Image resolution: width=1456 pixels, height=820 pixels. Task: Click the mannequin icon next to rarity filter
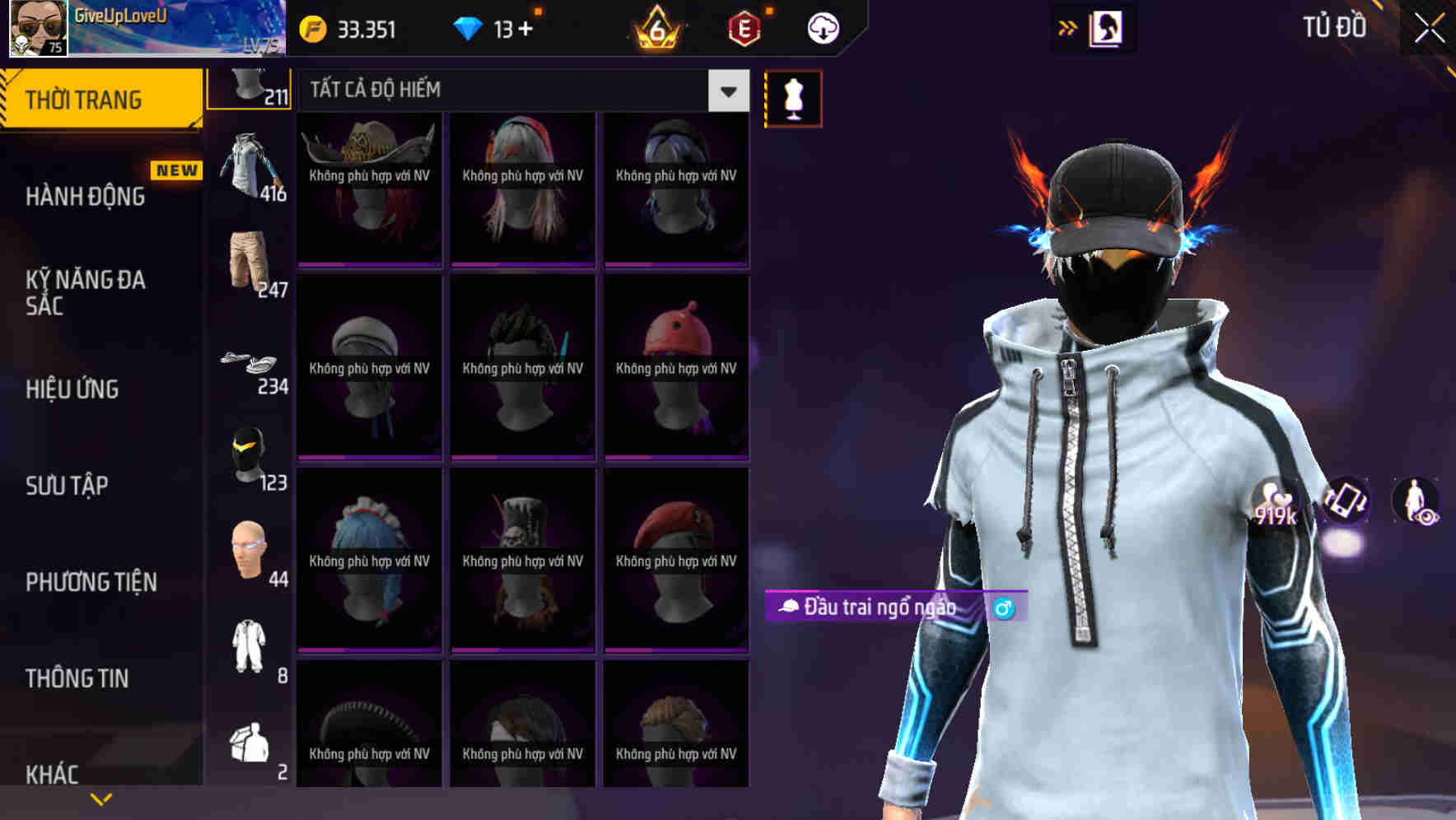point(793,96)
